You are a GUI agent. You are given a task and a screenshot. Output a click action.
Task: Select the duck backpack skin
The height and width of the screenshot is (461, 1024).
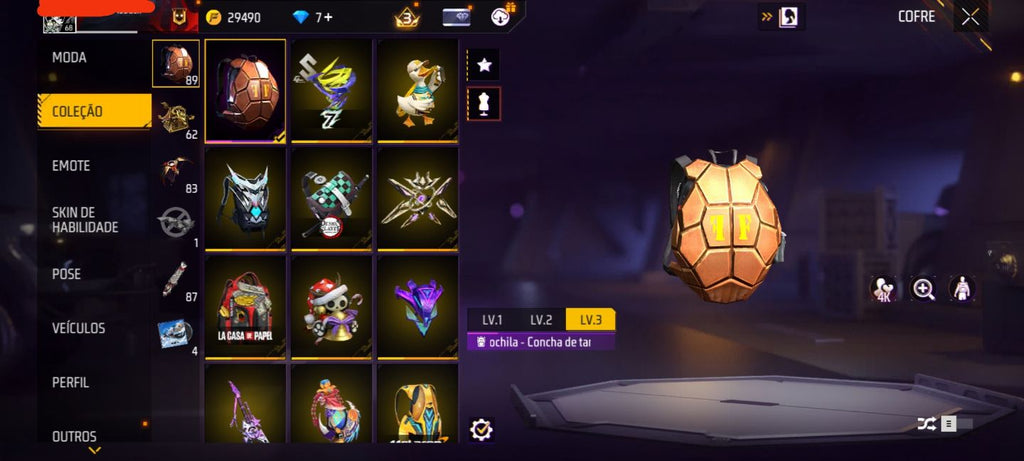coord(417,90)
